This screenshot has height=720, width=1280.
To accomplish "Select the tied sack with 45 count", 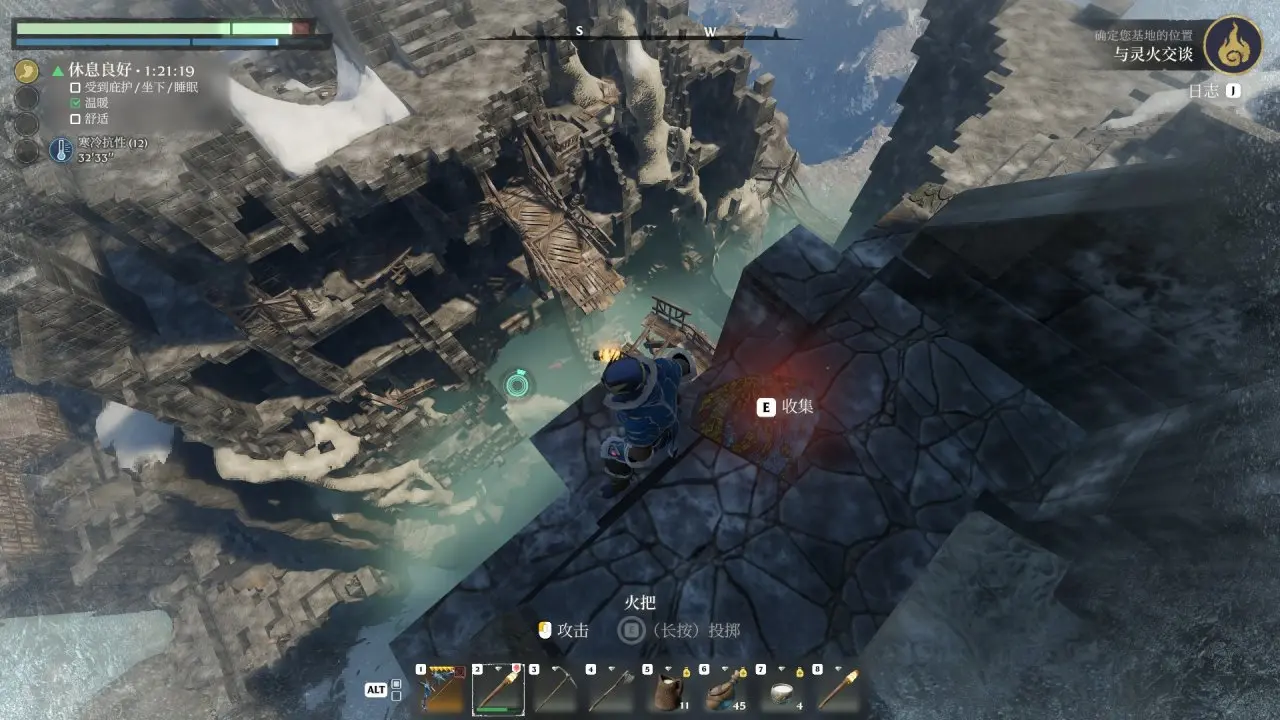I will (x=726, y=689).
